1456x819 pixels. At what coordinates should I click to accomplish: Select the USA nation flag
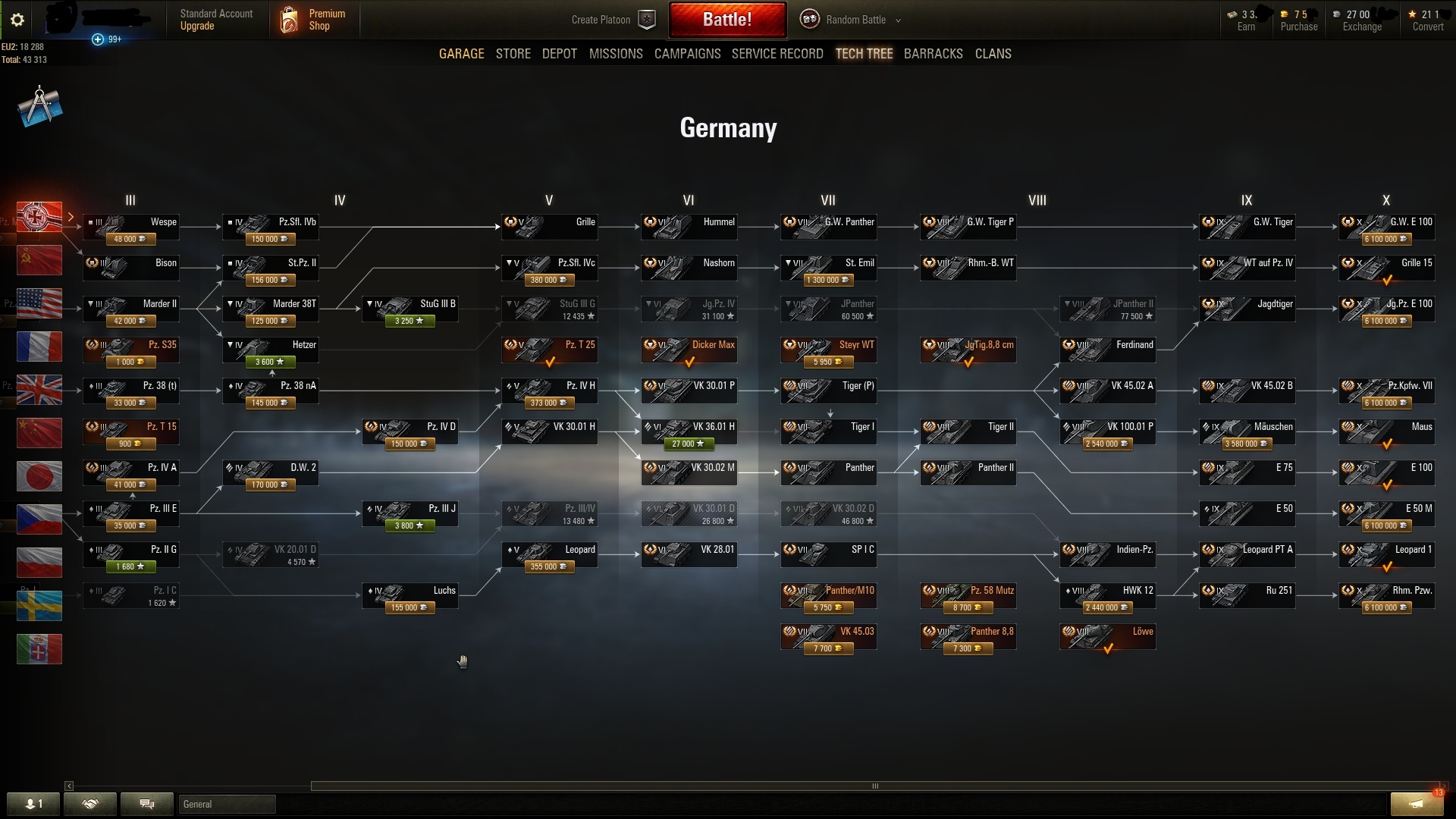click(x=39, y=303)
